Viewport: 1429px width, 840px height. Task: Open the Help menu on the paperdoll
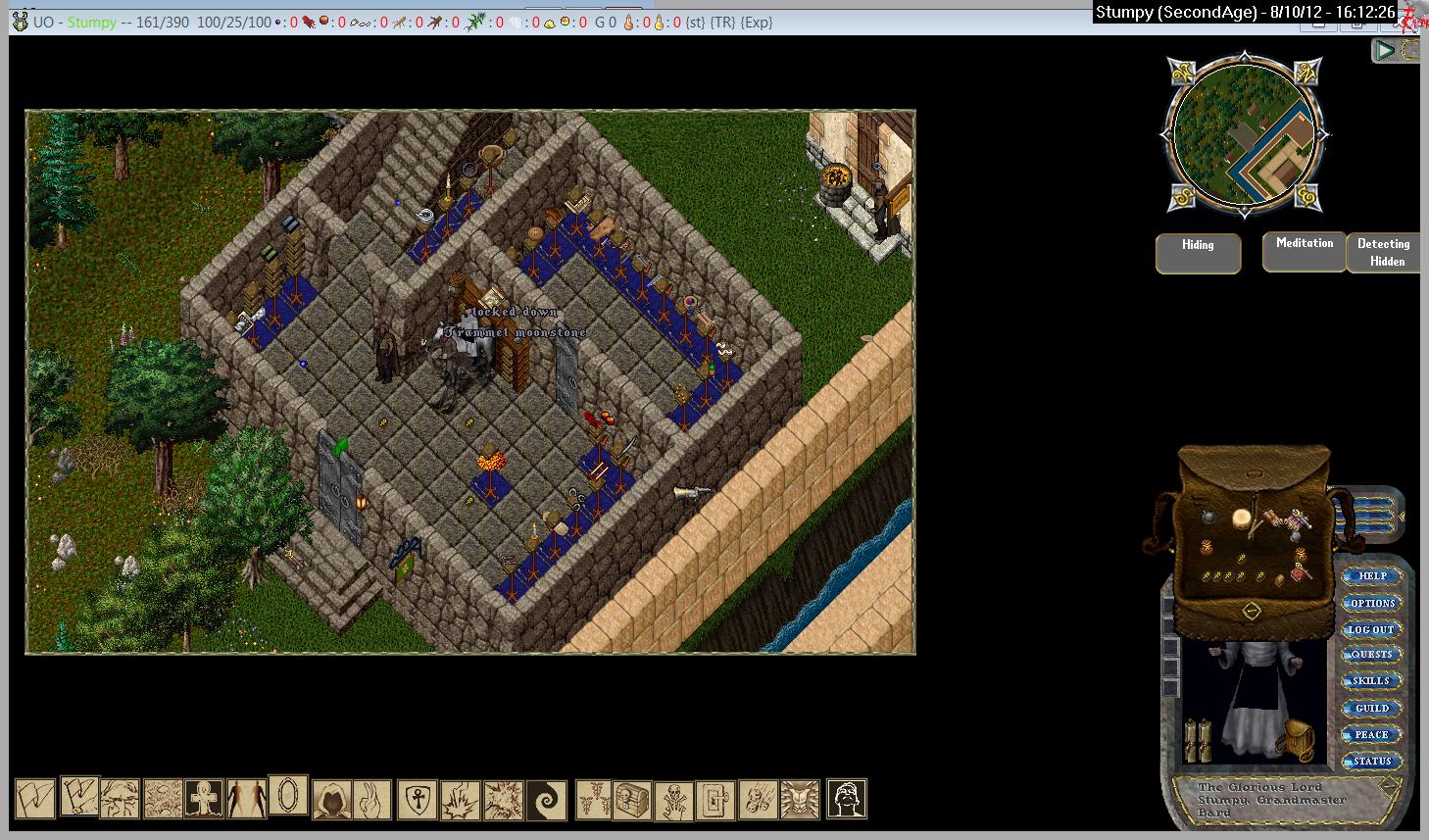pyautogui.click(x=1372, y=576)
